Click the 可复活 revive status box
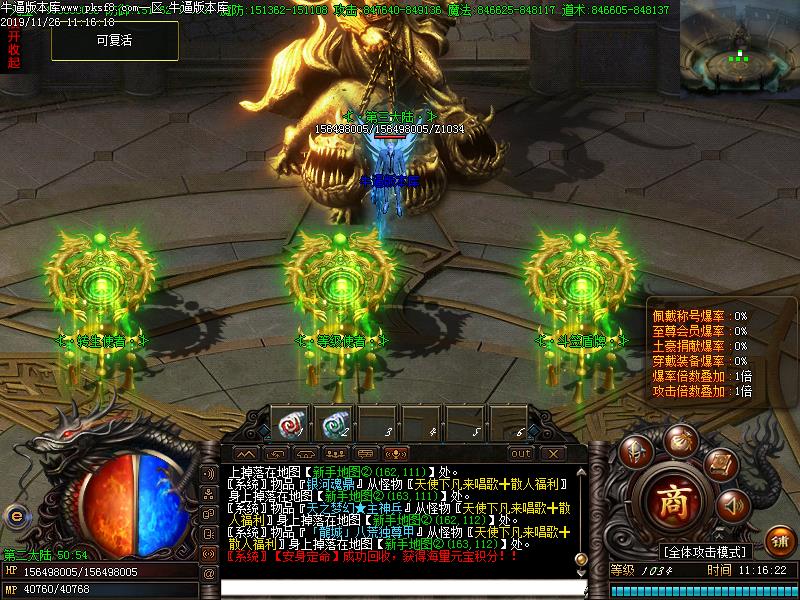The image size is (800, 600). click(x=115, y=41)
